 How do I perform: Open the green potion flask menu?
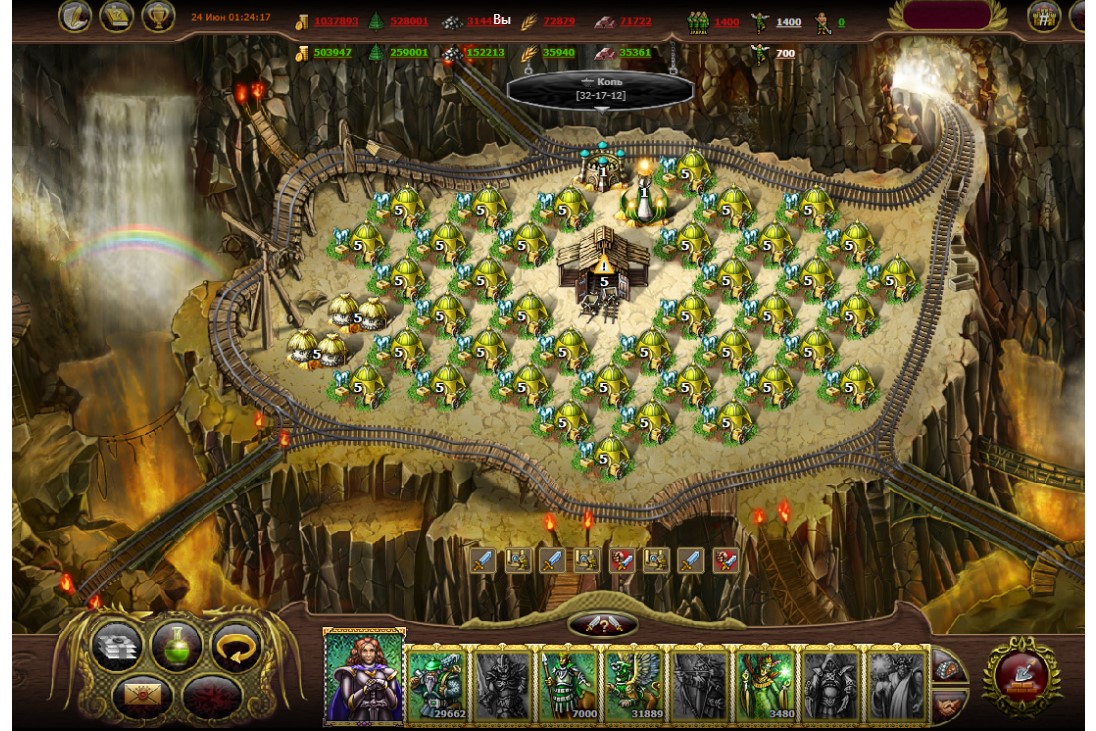coord(176,645)
